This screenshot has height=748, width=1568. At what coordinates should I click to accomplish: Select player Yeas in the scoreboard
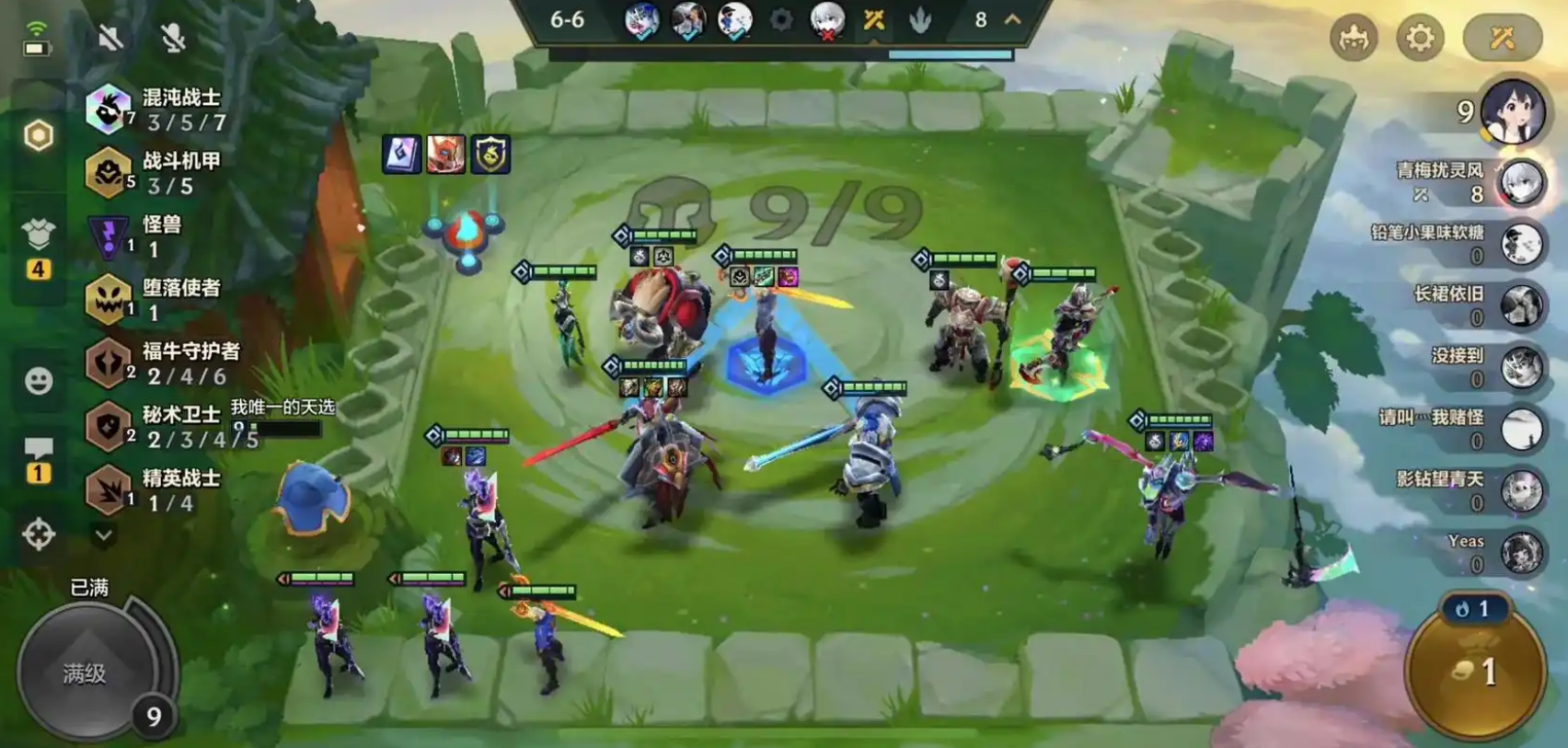click(1520, 553)
